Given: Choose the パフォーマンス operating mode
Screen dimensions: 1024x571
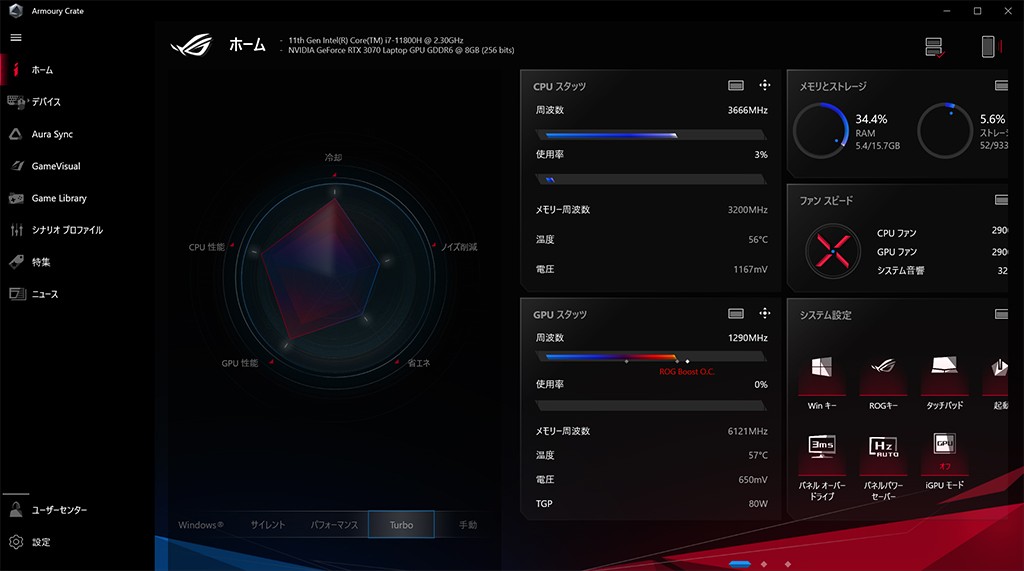Looking at the screenshot, I should [x=334, y=525].
